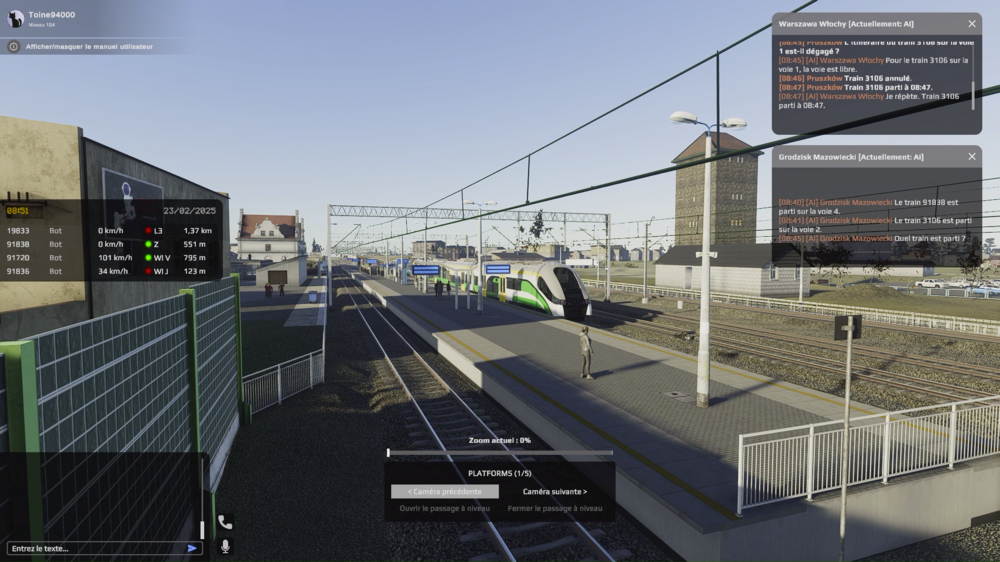Focus the chat text entry field
Viewport: 1000px width, 562px height.
point(95,548)
